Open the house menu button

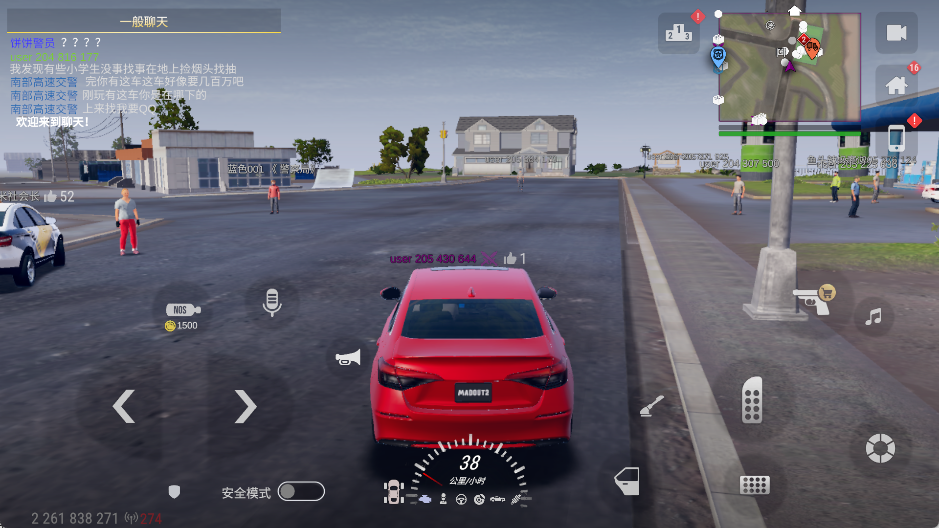click(896, 85)
